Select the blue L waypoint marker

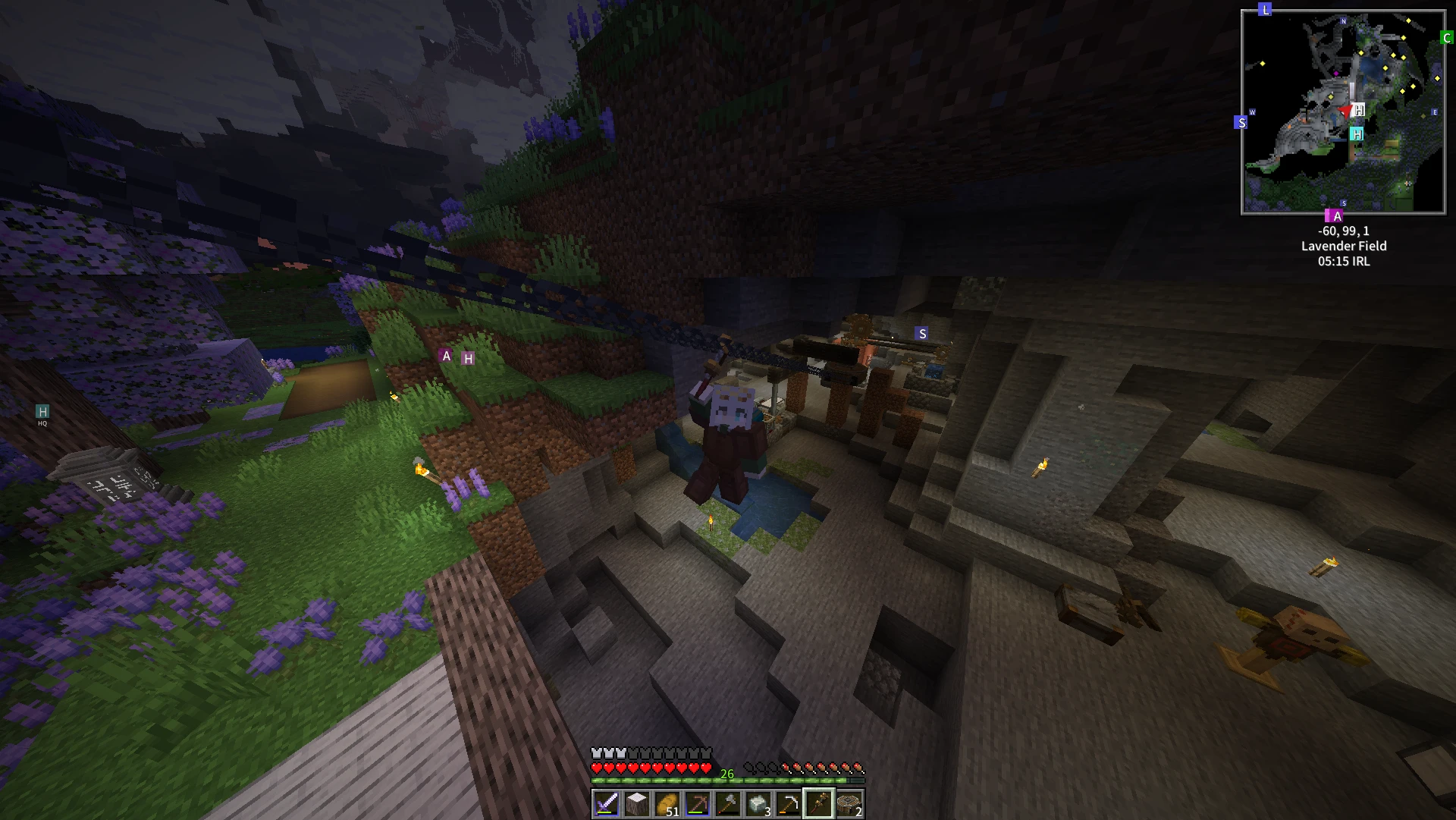tap(1265, 10)
